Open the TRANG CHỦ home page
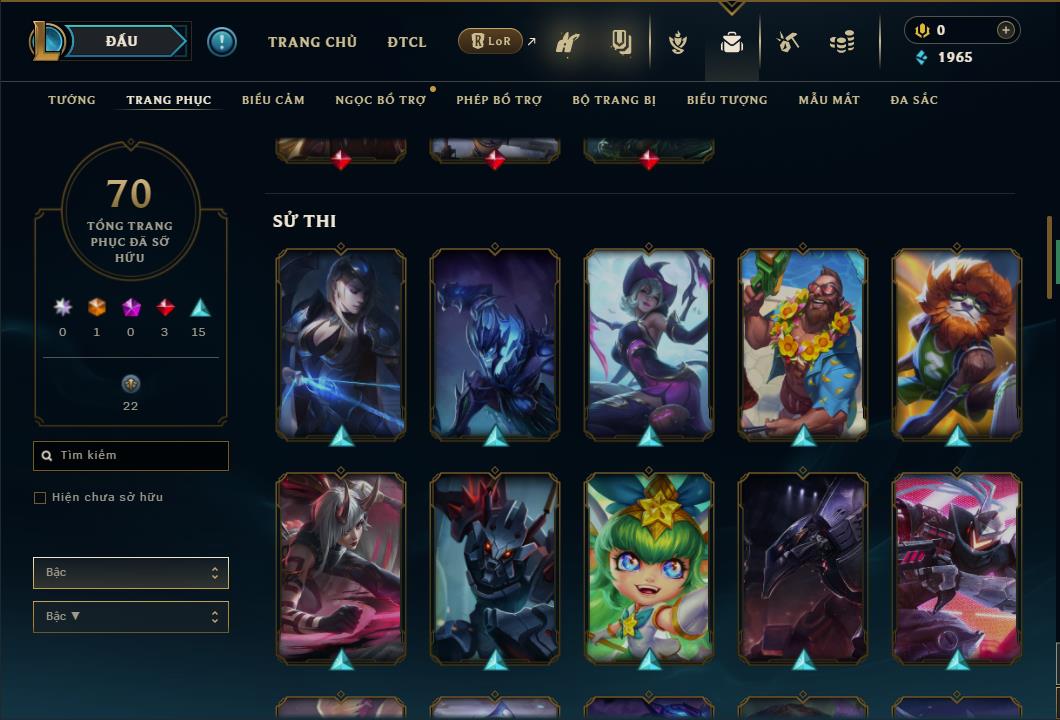Screen dimensions: 1060x720 click(x=312, y=42)
